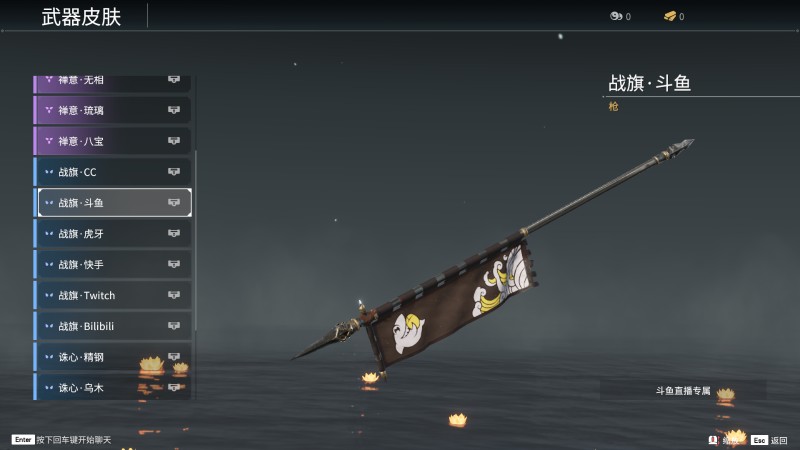800x450 pixels.
Task: Select the 禅意·无相 weapon skin
Action: click(x=112, y=82)
